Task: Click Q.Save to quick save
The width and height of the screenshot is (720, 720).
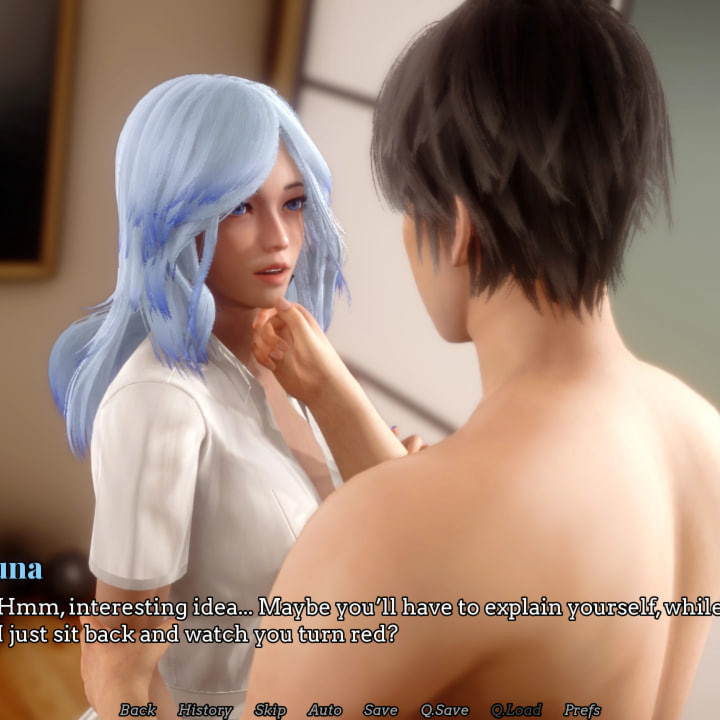Action: (x=444, y=710)
